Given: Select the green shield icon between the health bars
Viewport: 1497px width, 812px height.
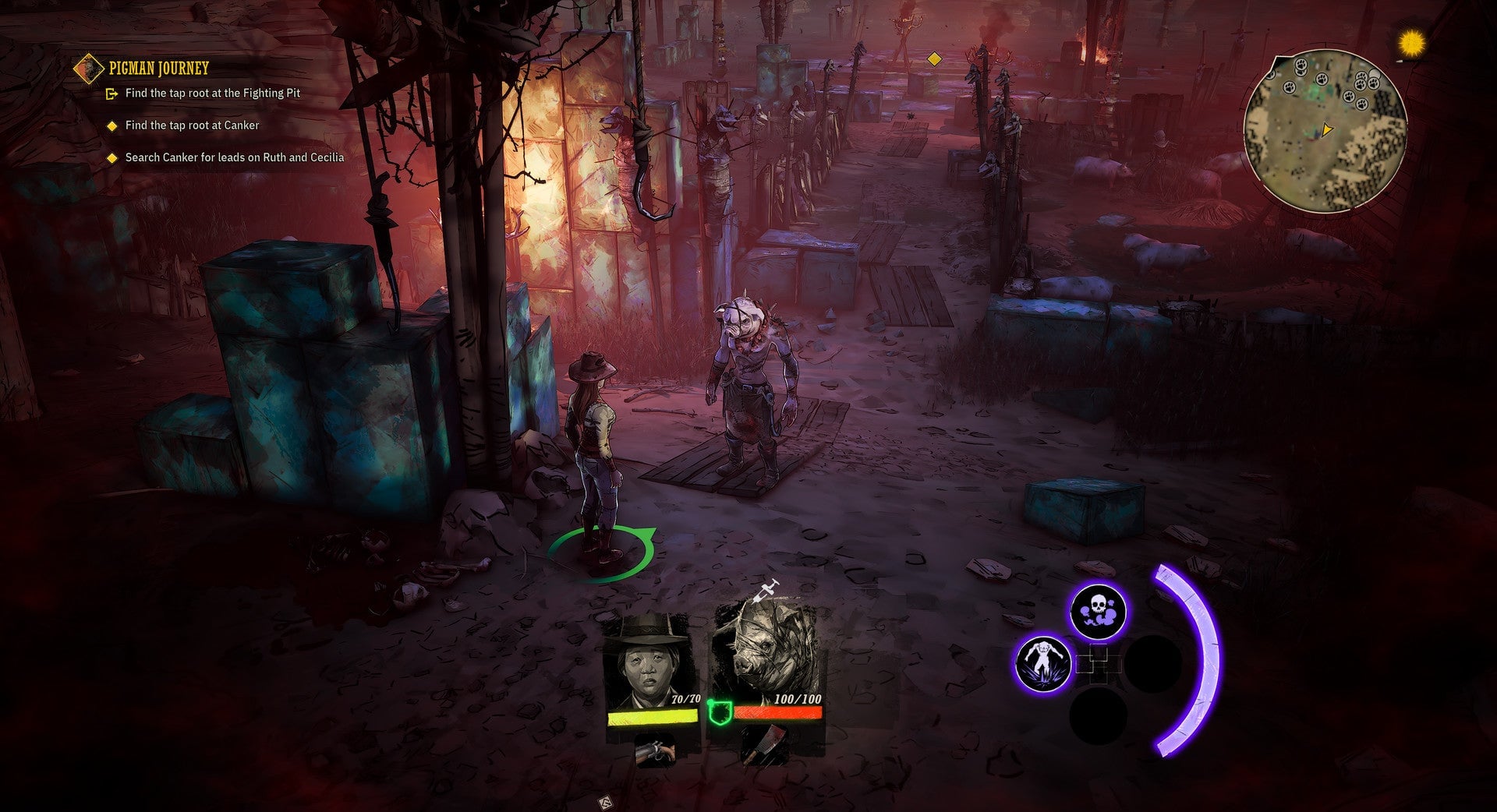Looking at the screenshot, I should (x=721, y=711).
